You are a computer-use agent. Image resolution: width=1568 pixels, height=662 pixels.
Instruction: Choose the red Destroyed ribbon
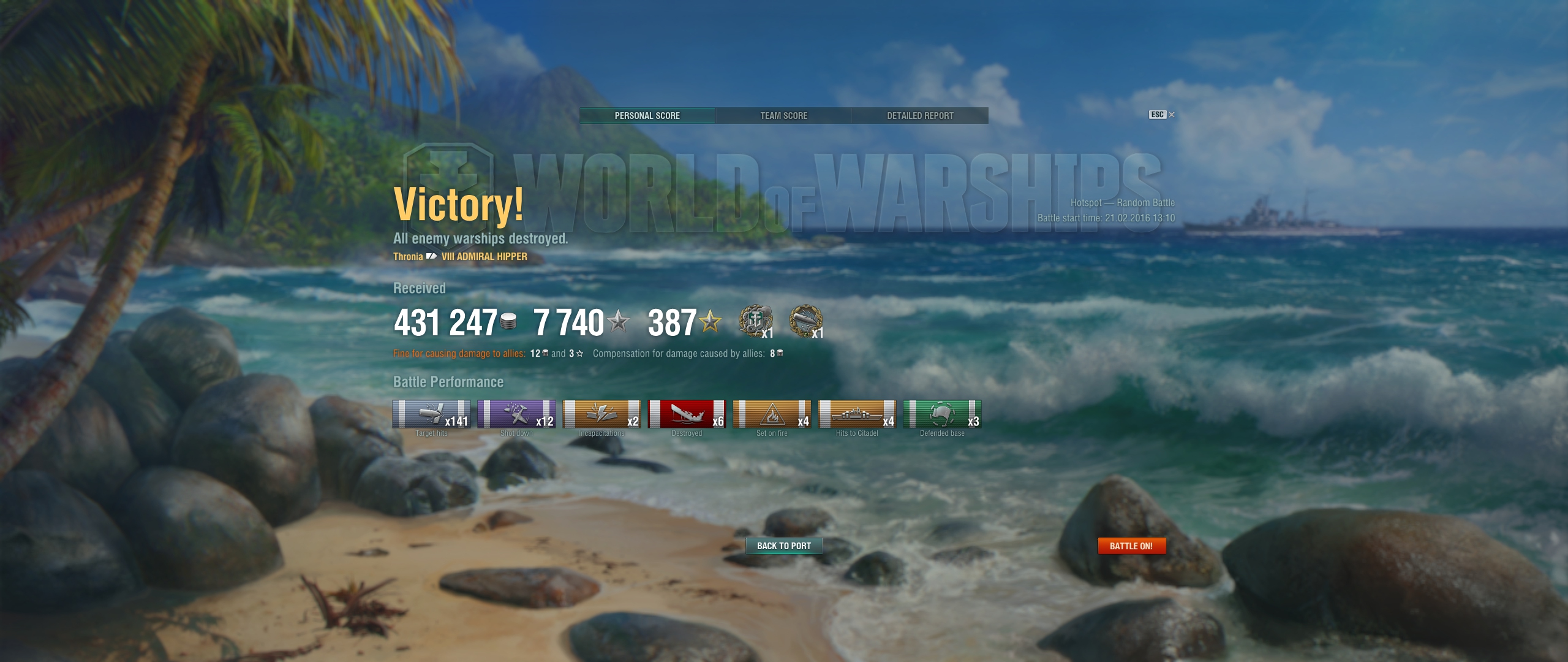pos(687,414)
